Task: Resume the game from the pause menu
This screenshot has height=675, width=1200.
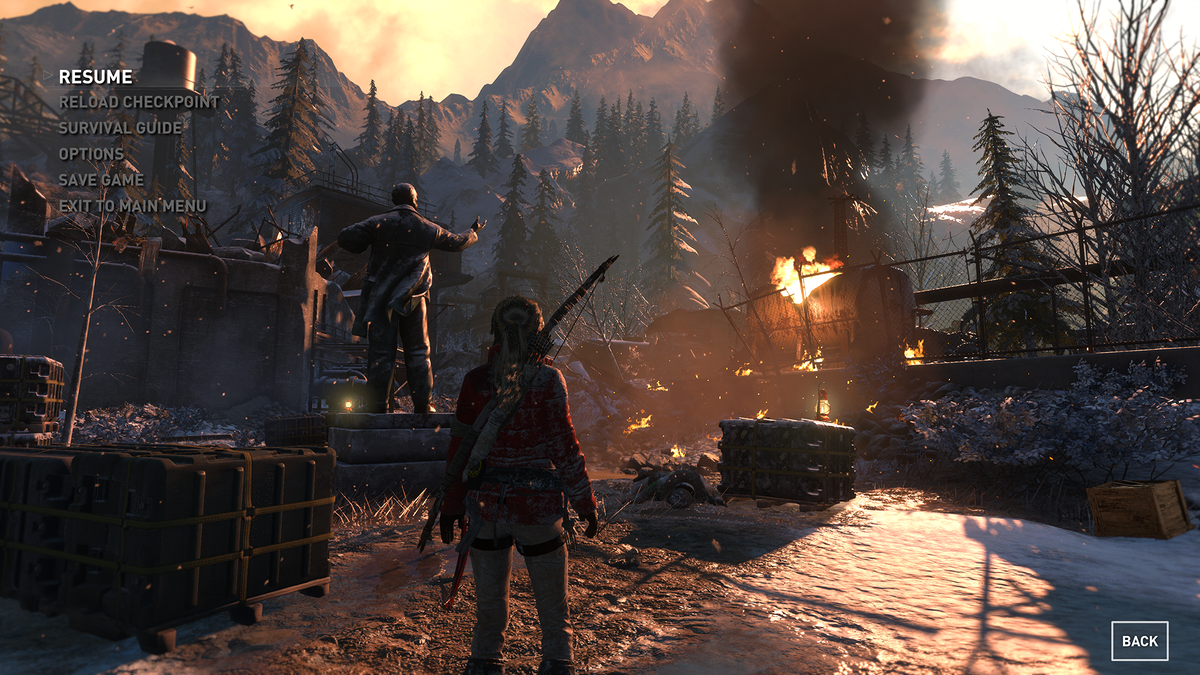Action: coord(95,77)
